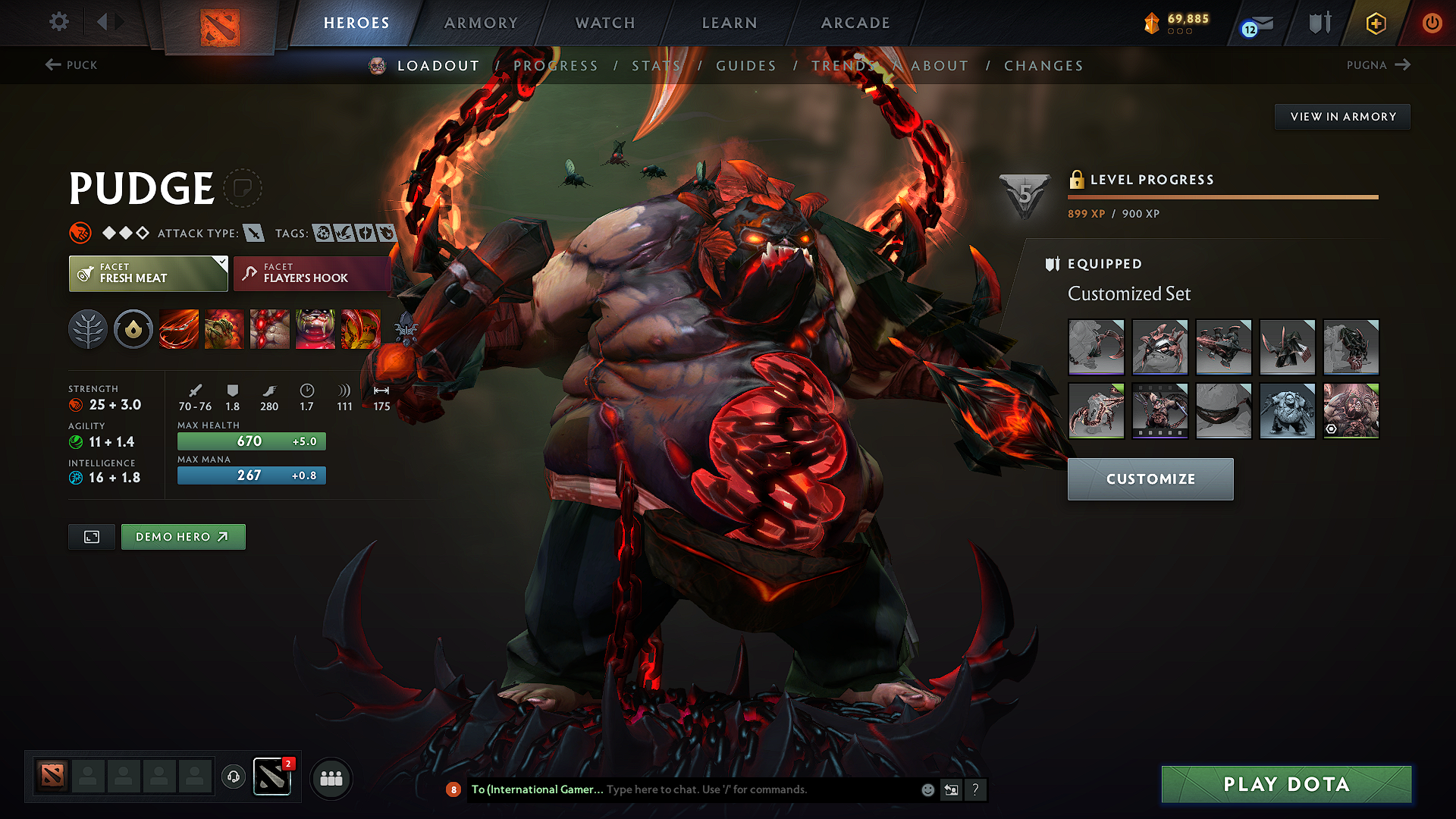This screenshot has height=819, width=1456.
Task: Open the settings gear icon
Action: point(58,22)
